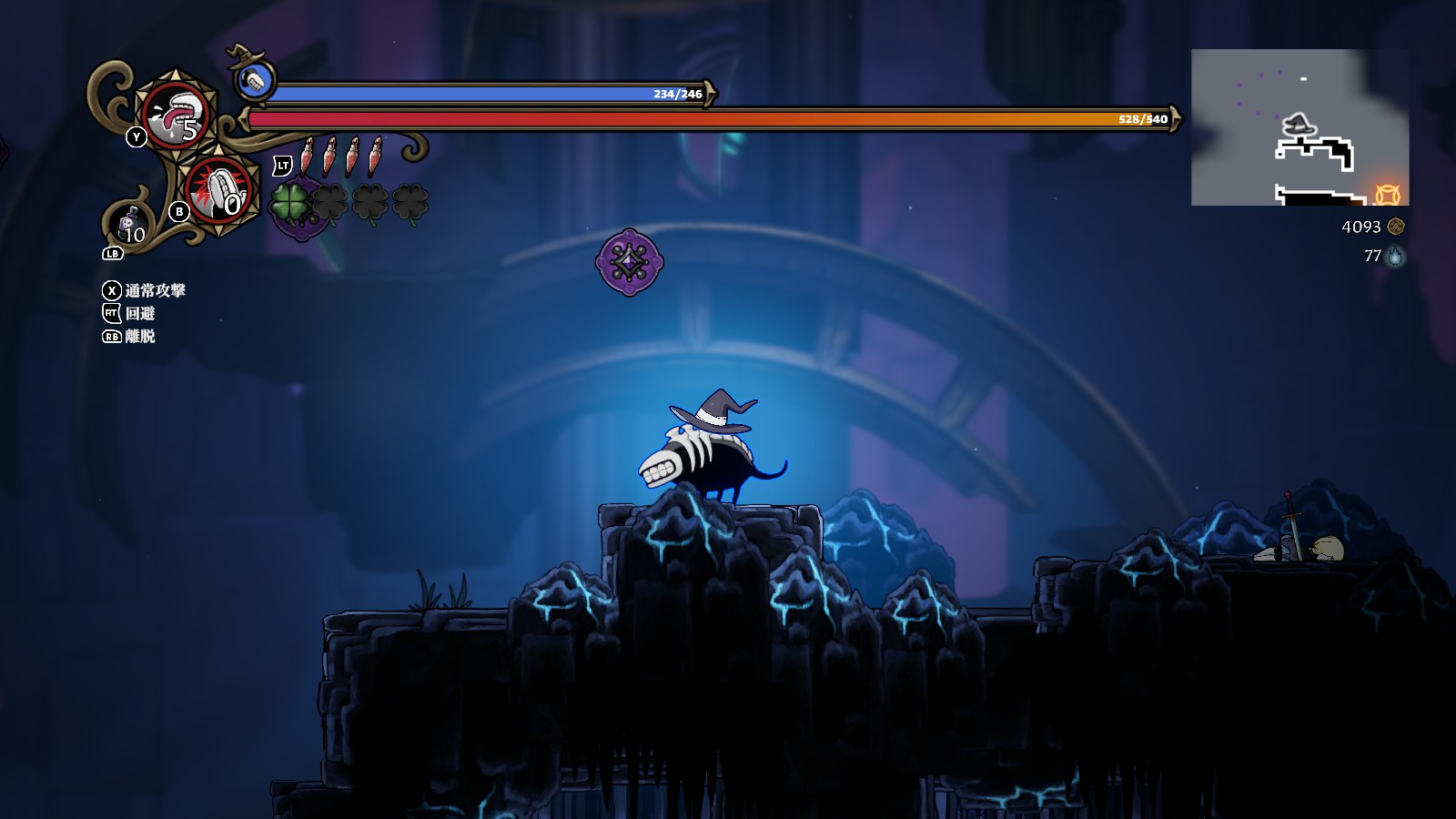The image size is (1456, 819).
Task: Activate the tongue lick ability icon
Action: tap(176, 114)
